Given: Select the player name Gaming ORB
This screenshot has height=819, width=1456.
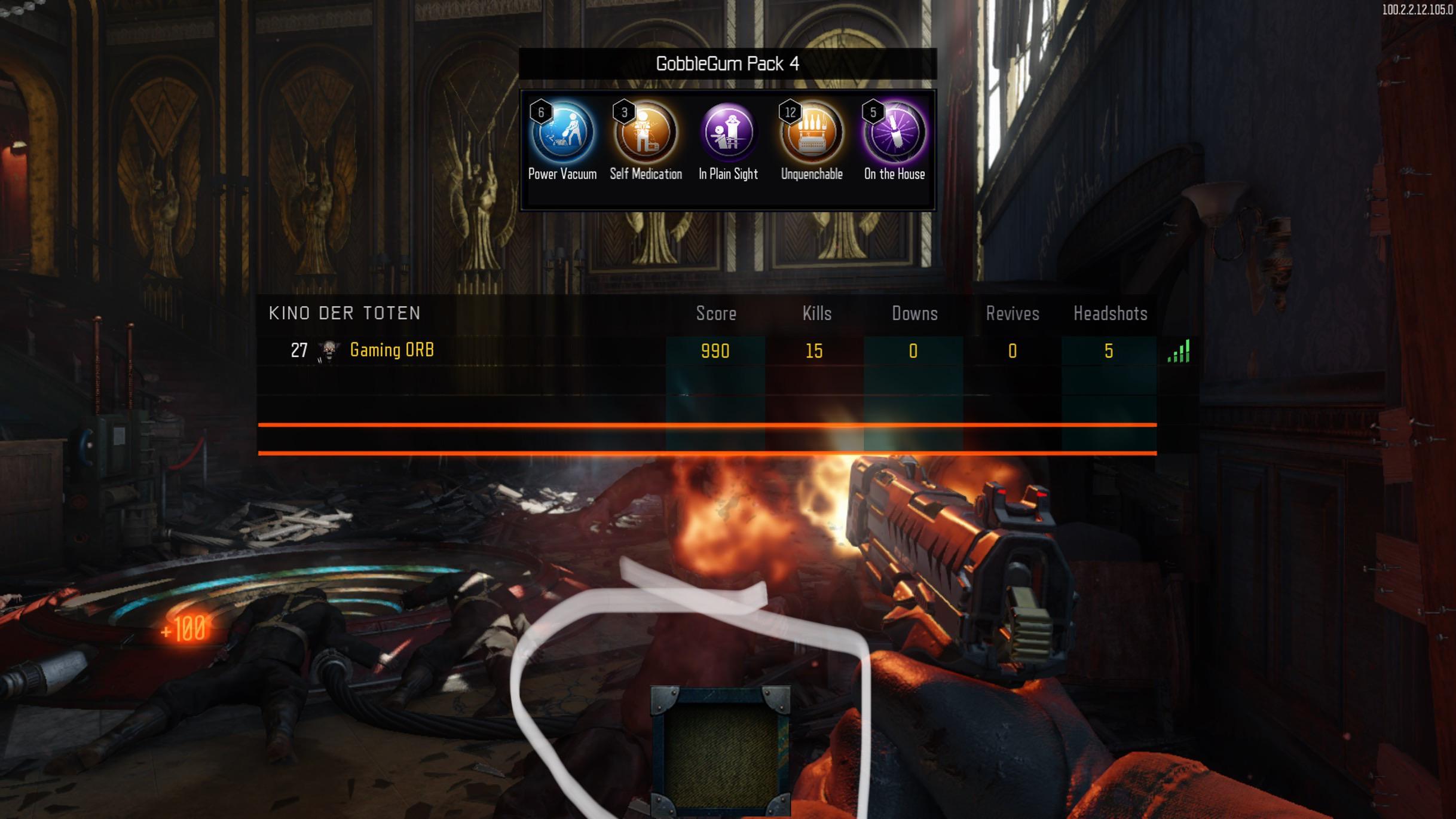Looking at the screenshot, I should 391,350.
